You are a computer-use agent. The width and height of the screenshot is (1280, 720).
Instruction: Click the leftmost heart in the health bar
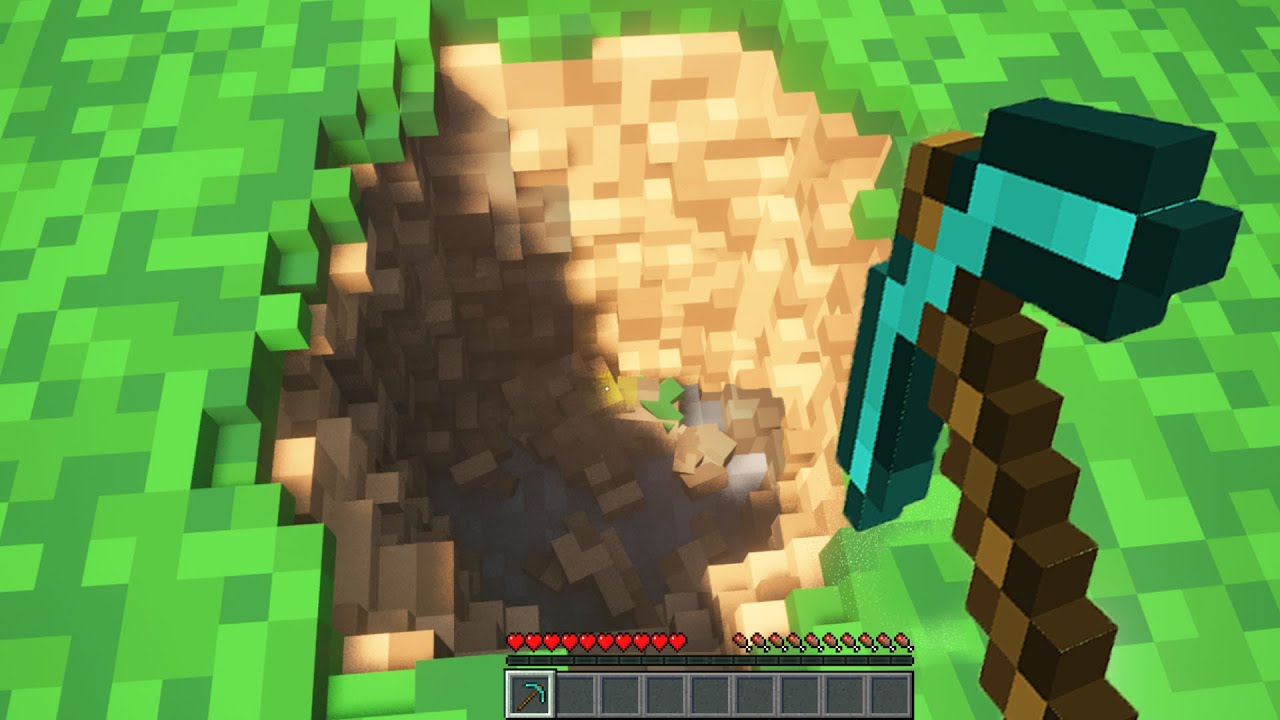515,641
